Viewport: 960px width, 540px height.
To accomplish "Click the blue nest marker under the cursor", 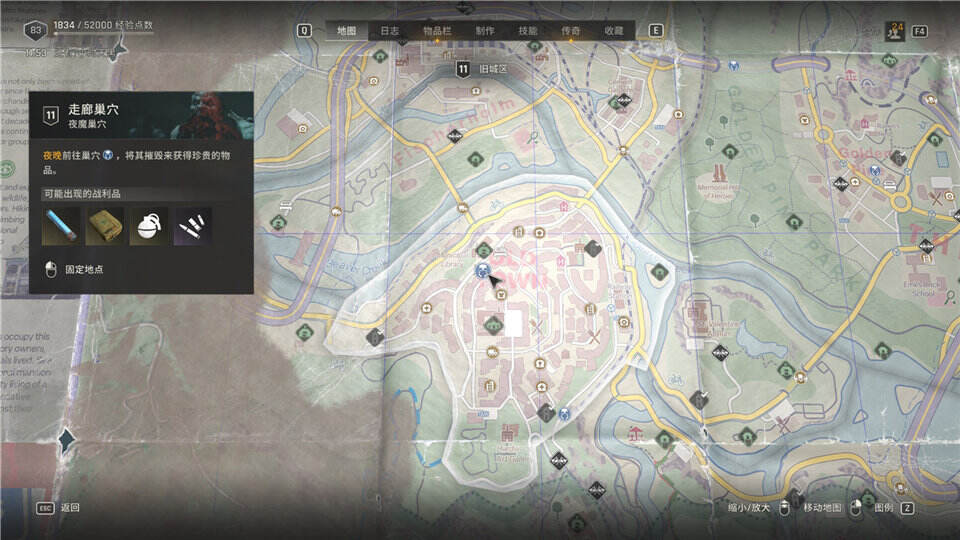I will point(482,270).
